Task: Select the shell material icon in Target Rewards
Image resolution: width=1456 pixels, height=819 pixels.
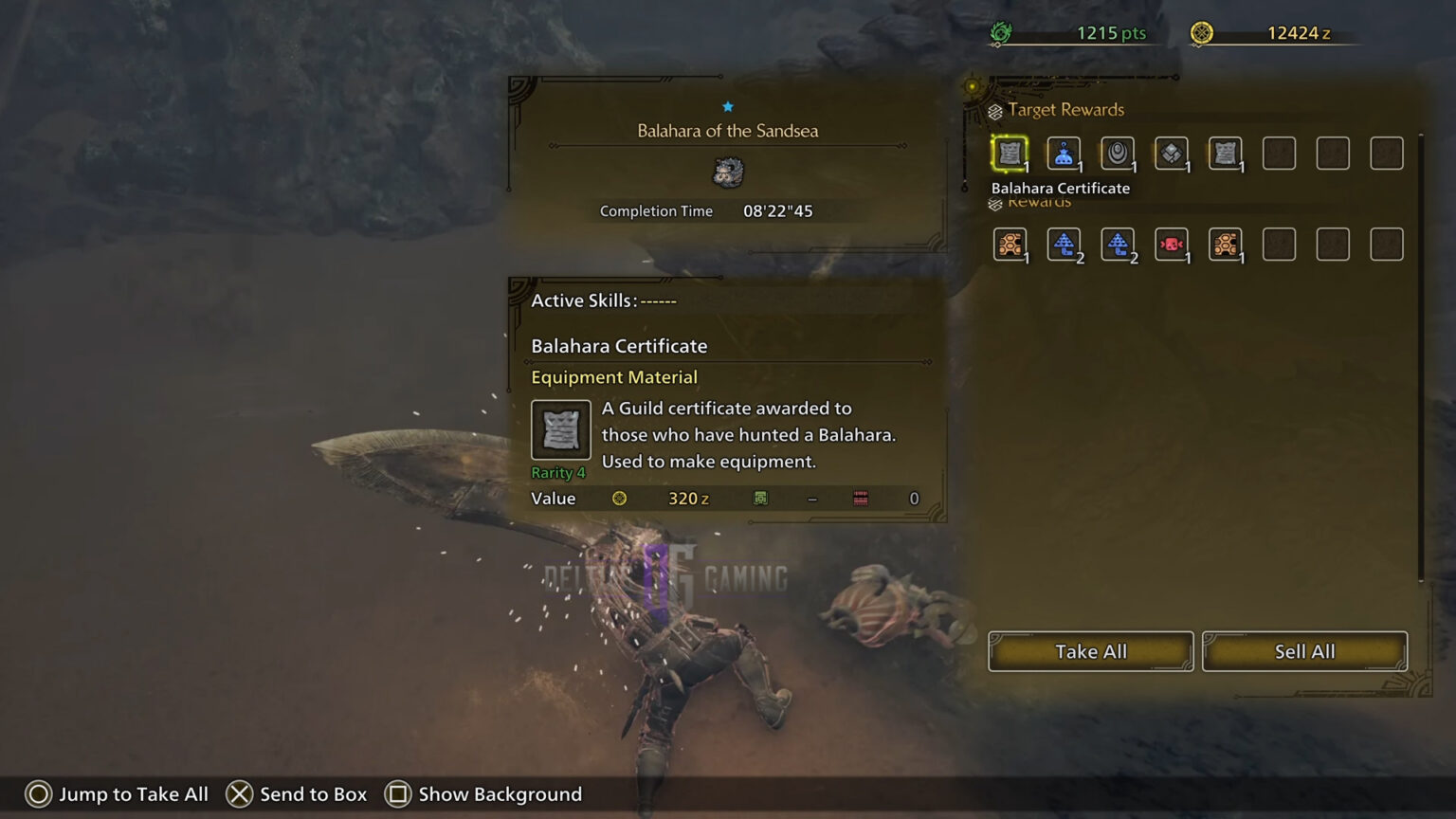Action: (1117, 153)
